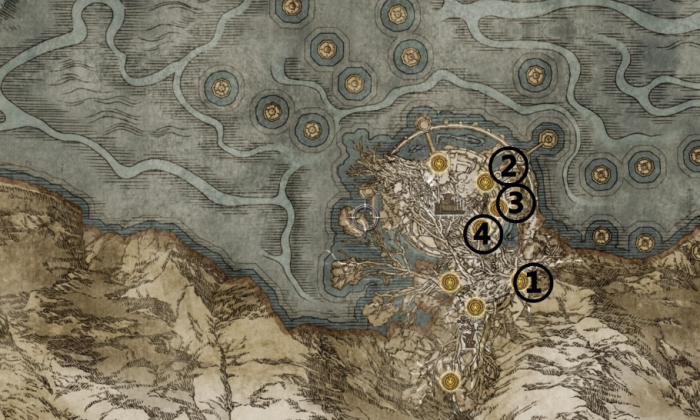Choose the map marker labeled 3
Screen dimensions: 700x420
pyautogui.click(x=516, y=203)
